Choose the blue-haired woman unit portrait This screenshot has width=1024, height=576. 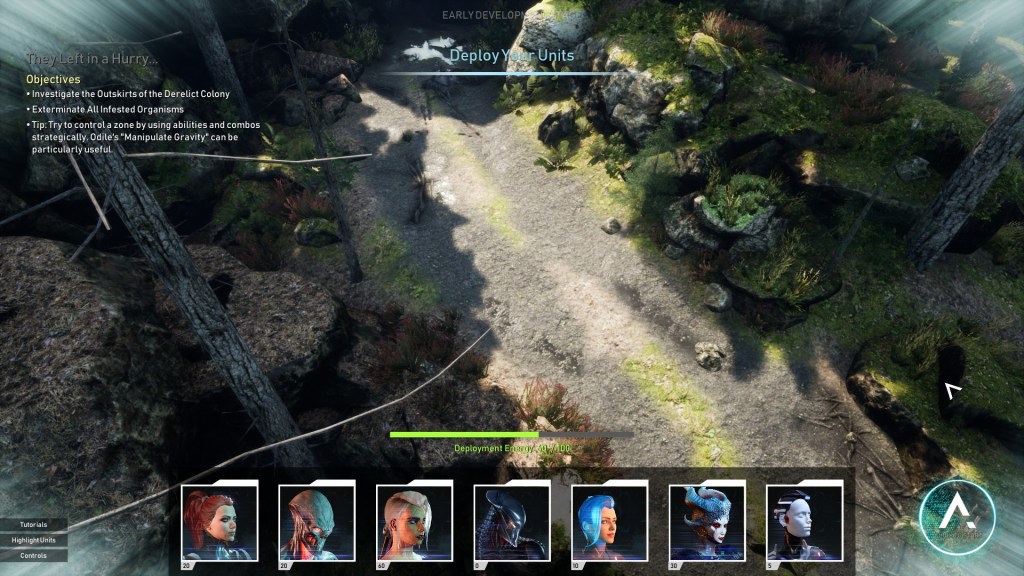point(609,522)
